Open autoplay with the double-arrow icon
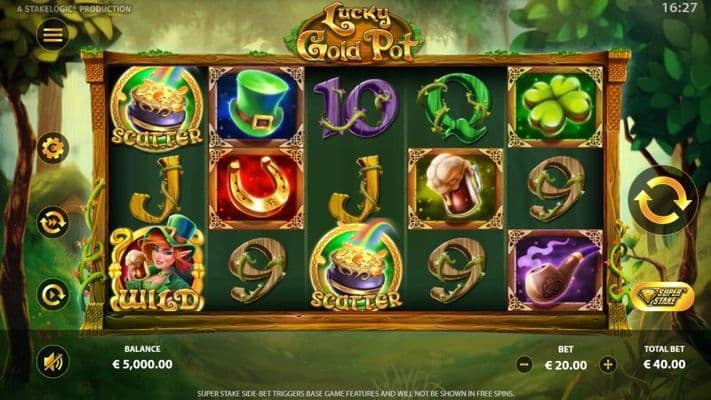Viewport: 711px width, 400px height. coord(53,221)
